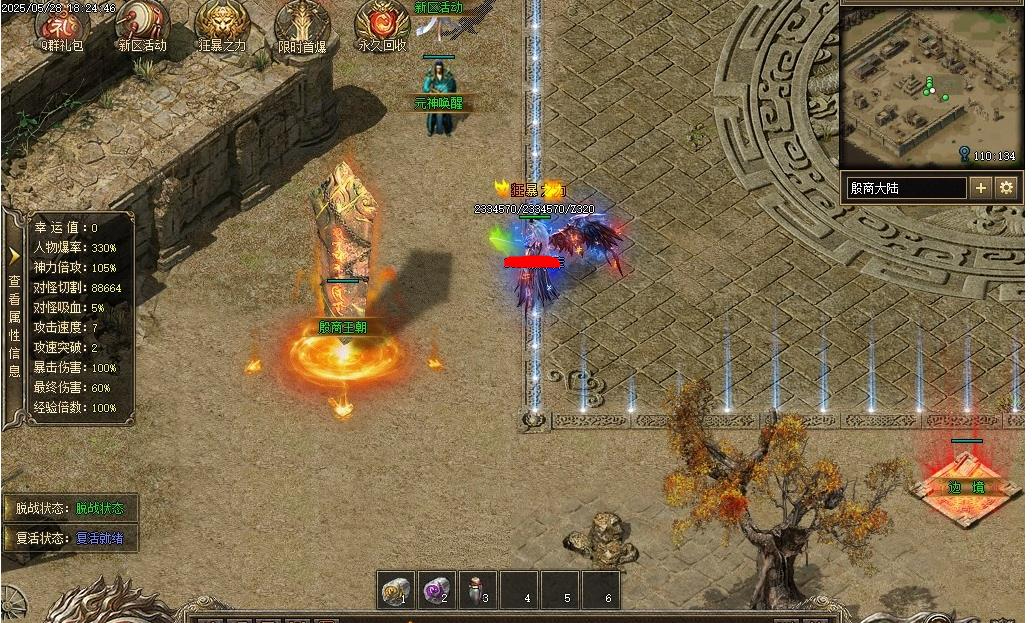This screenshot has width=1032, height=623.
Task: Use the purple scroll in hotbar slot 2
Action: 437,590
